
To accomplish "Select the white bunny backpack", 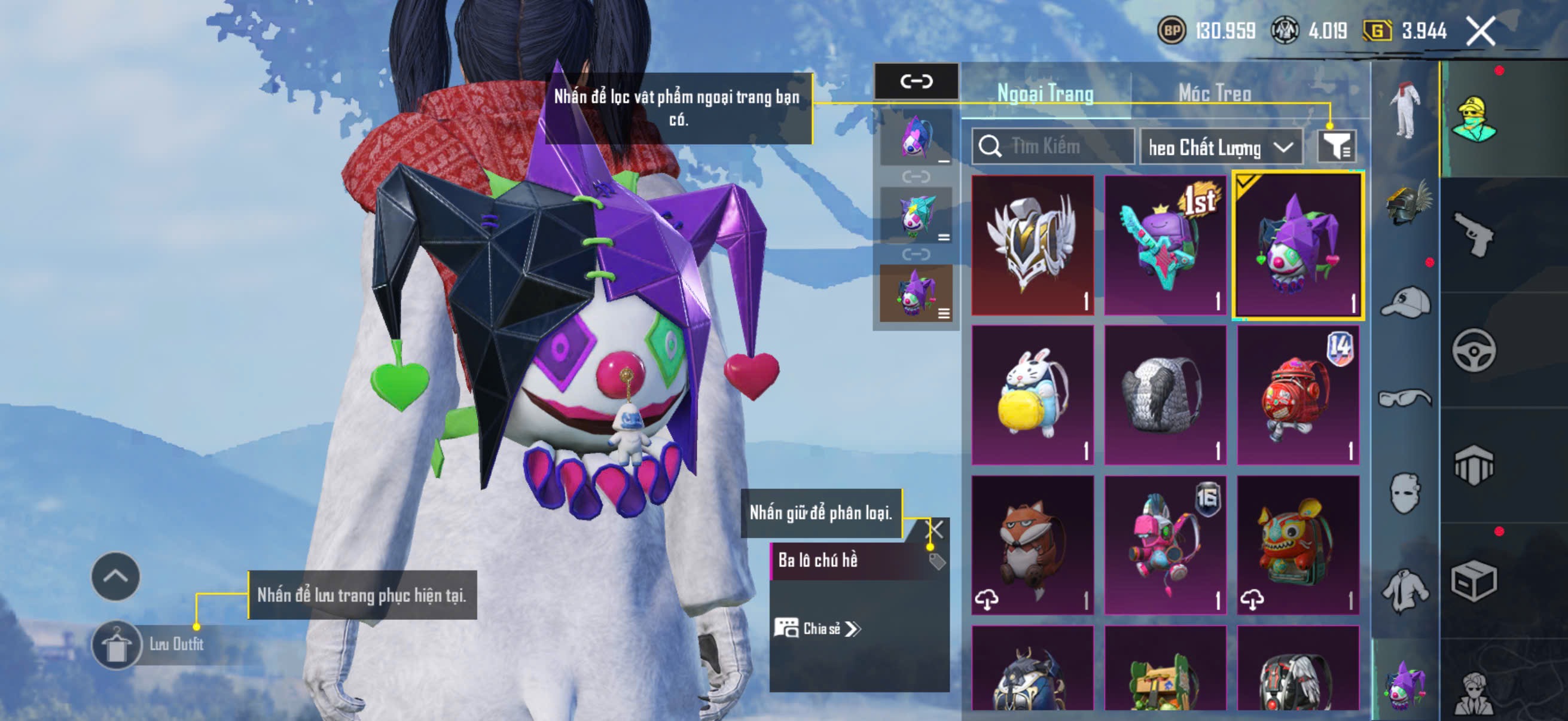I will pos(1032,396).
